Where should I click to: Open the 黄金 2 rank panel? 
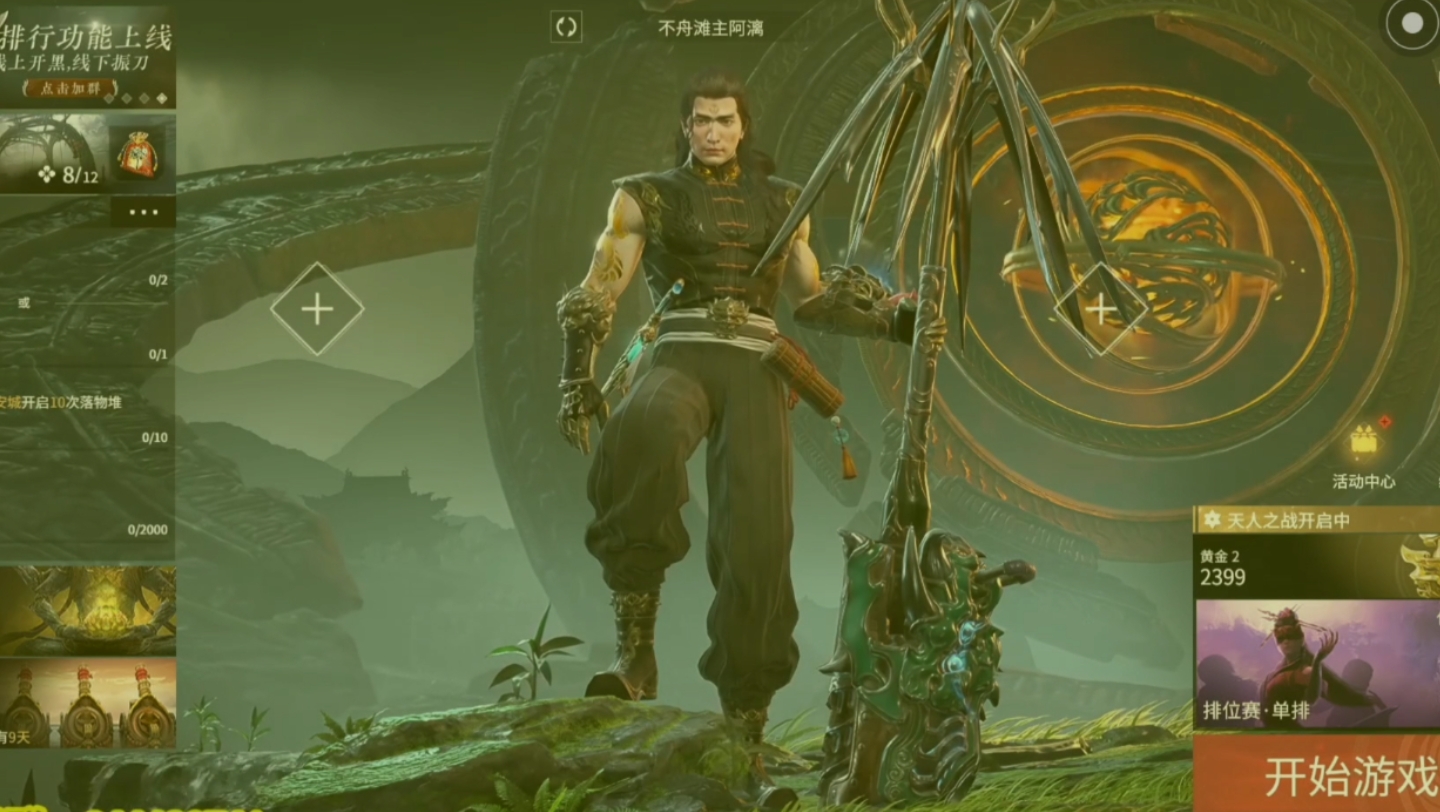click(x=1300, y=566)
